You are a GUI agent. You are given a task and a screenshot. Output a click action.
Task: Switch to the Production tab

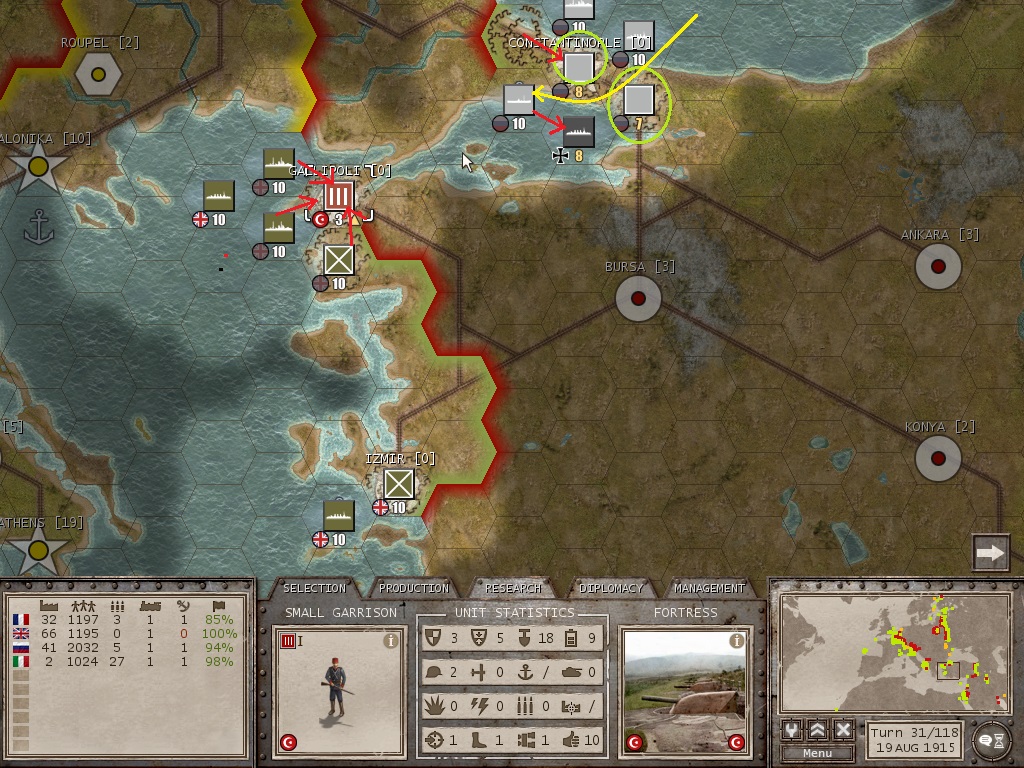click(414, 588)
